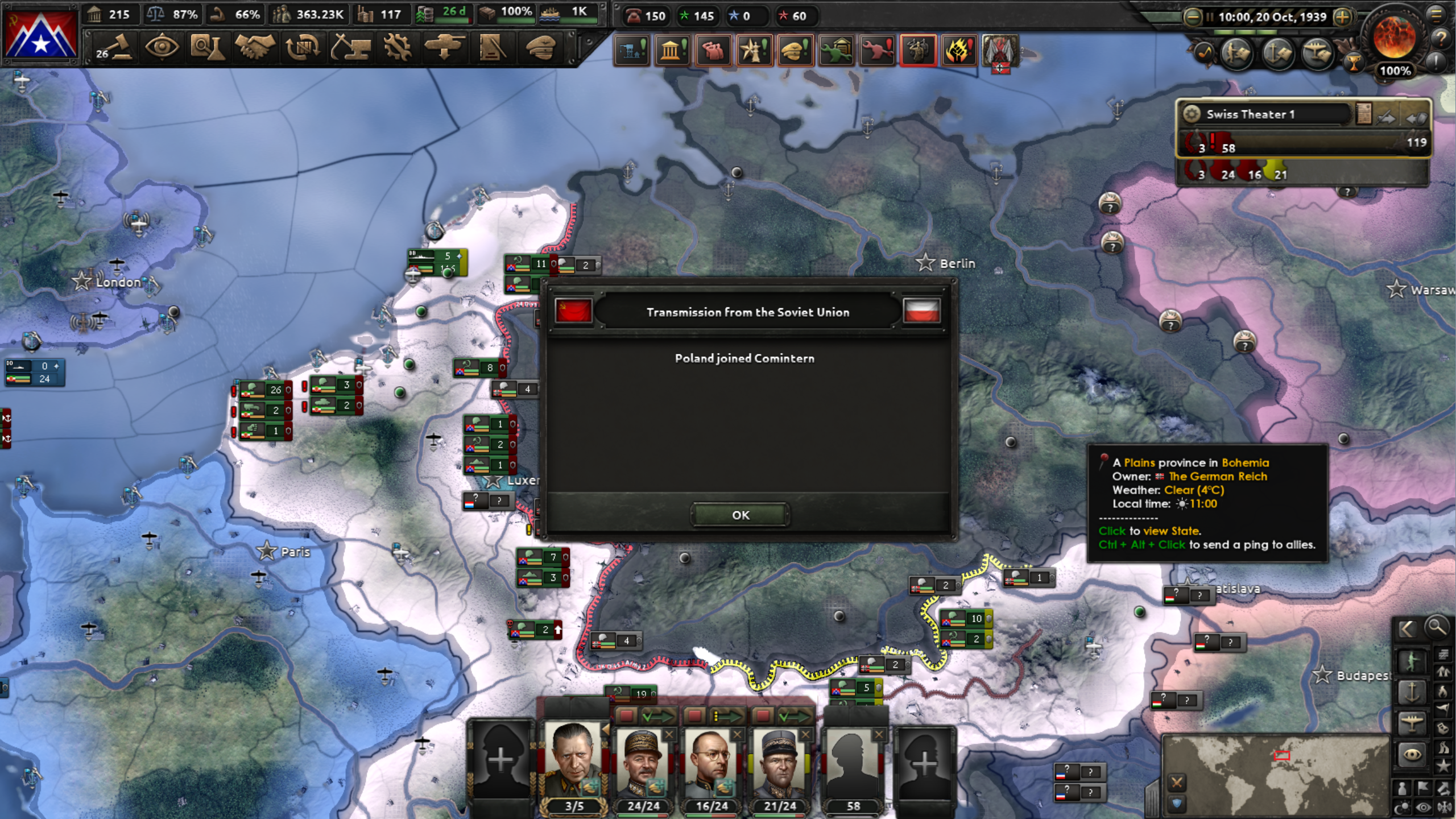Open province search magnifying glass
Screen dimensions: 1456x819
(1436, 628)
